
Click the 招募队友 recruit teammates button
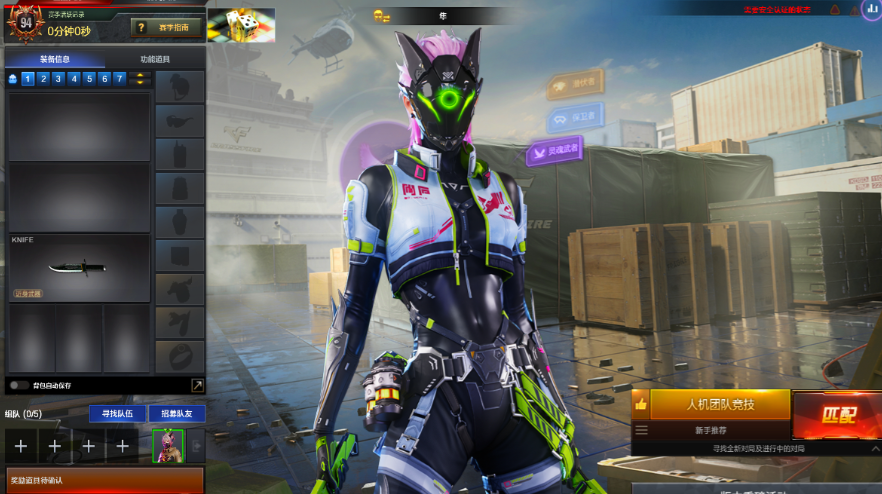176,414
